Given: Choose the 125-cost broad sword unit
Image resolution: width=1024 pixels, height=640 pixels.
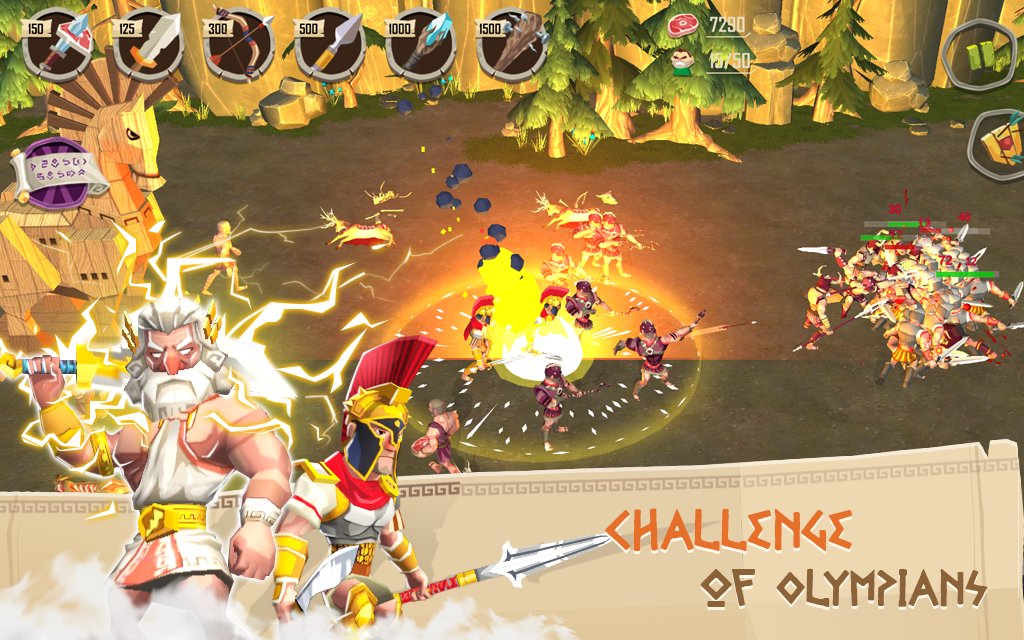Looking at the screenshot, I should (x=149, y=45).
